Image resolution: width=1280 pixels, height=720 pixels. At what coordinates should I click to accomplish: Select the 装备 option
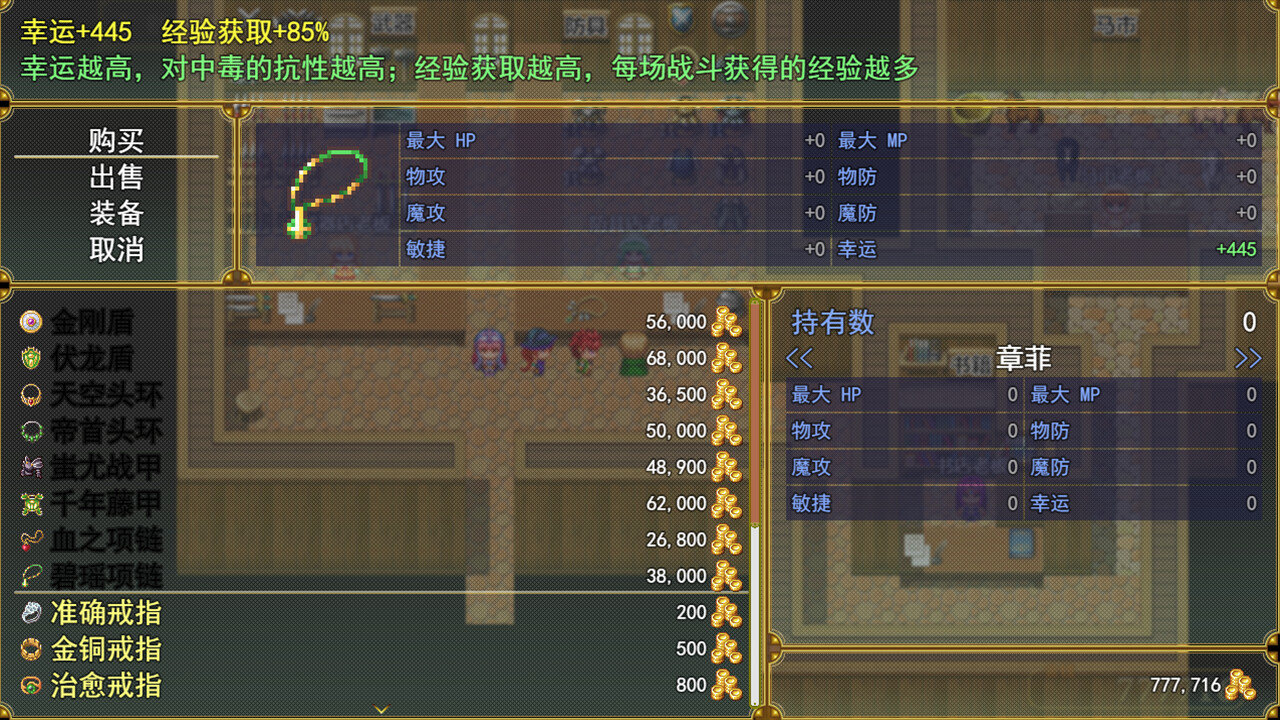pos(117,212)
